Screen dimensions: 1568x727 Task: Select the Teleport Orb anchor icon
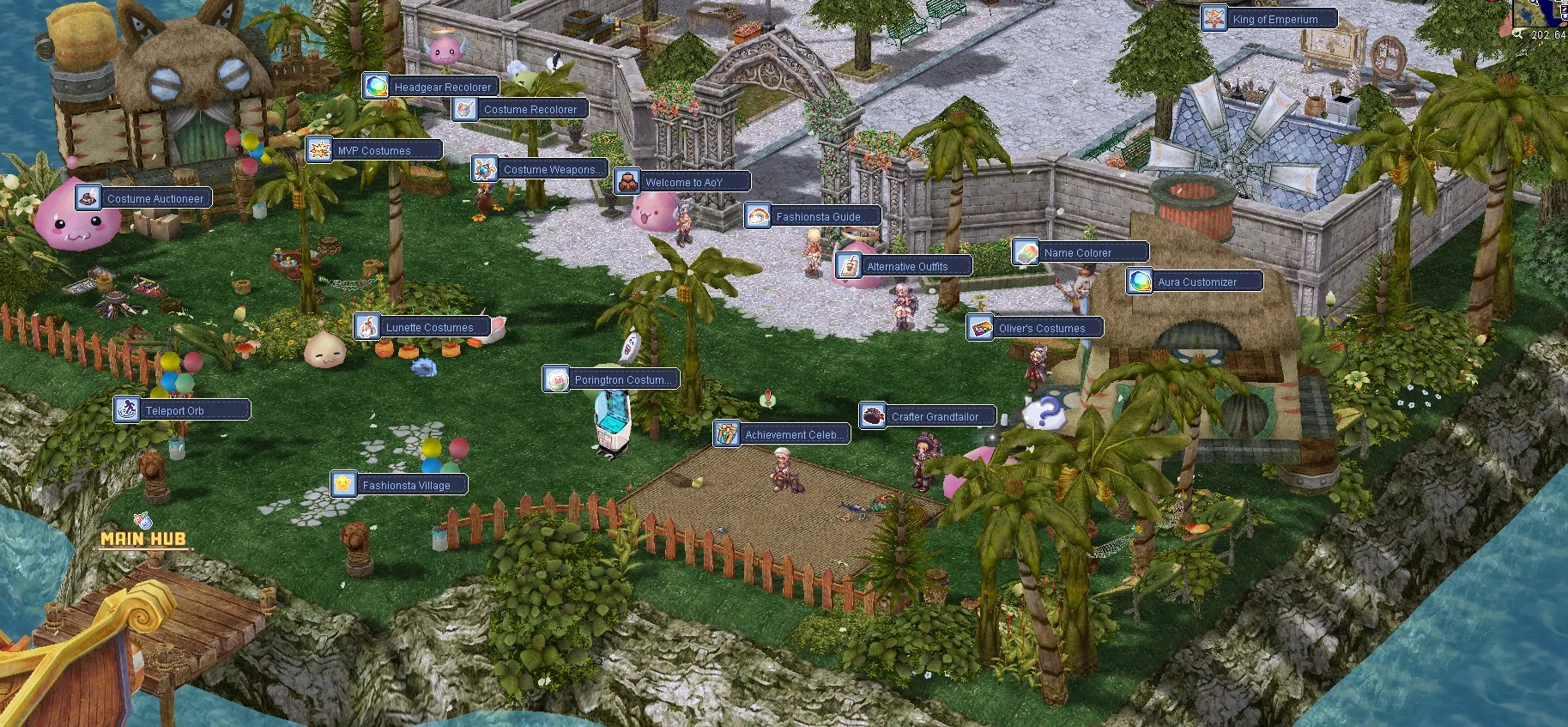click(127, 409)
